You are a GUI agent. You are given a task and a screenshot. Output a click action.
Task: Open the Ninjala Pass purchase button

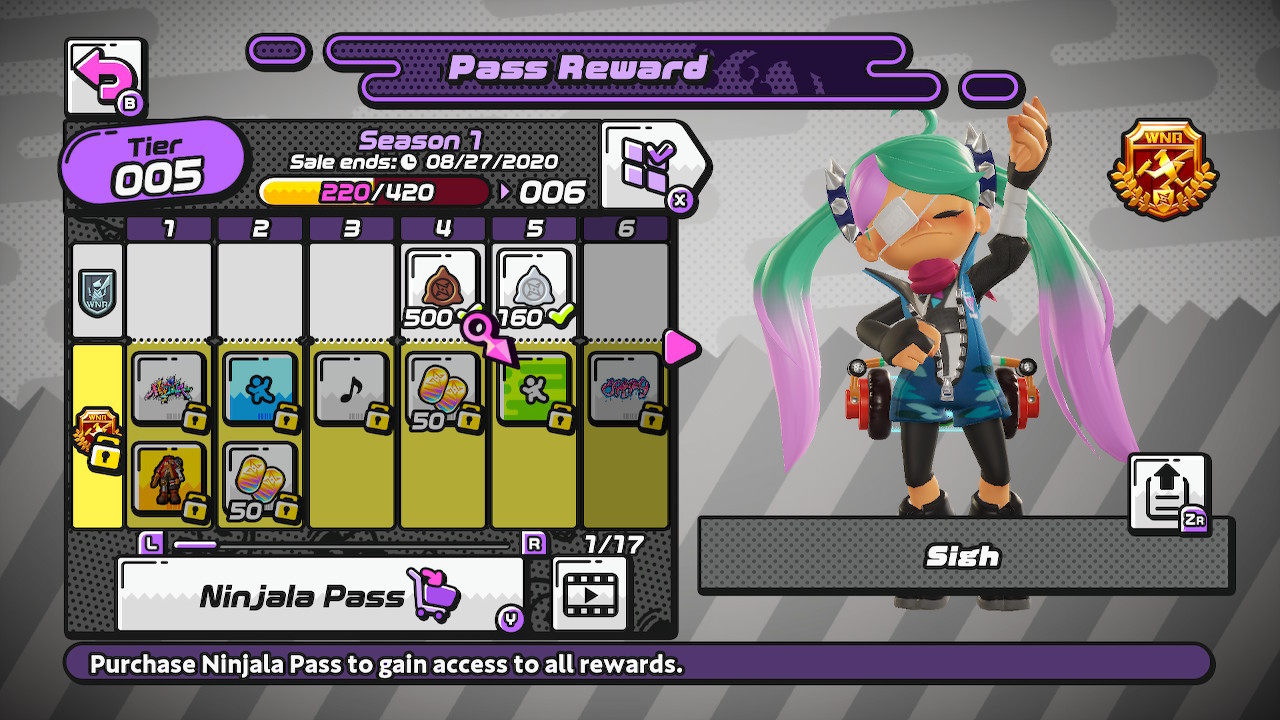(320, 596)
